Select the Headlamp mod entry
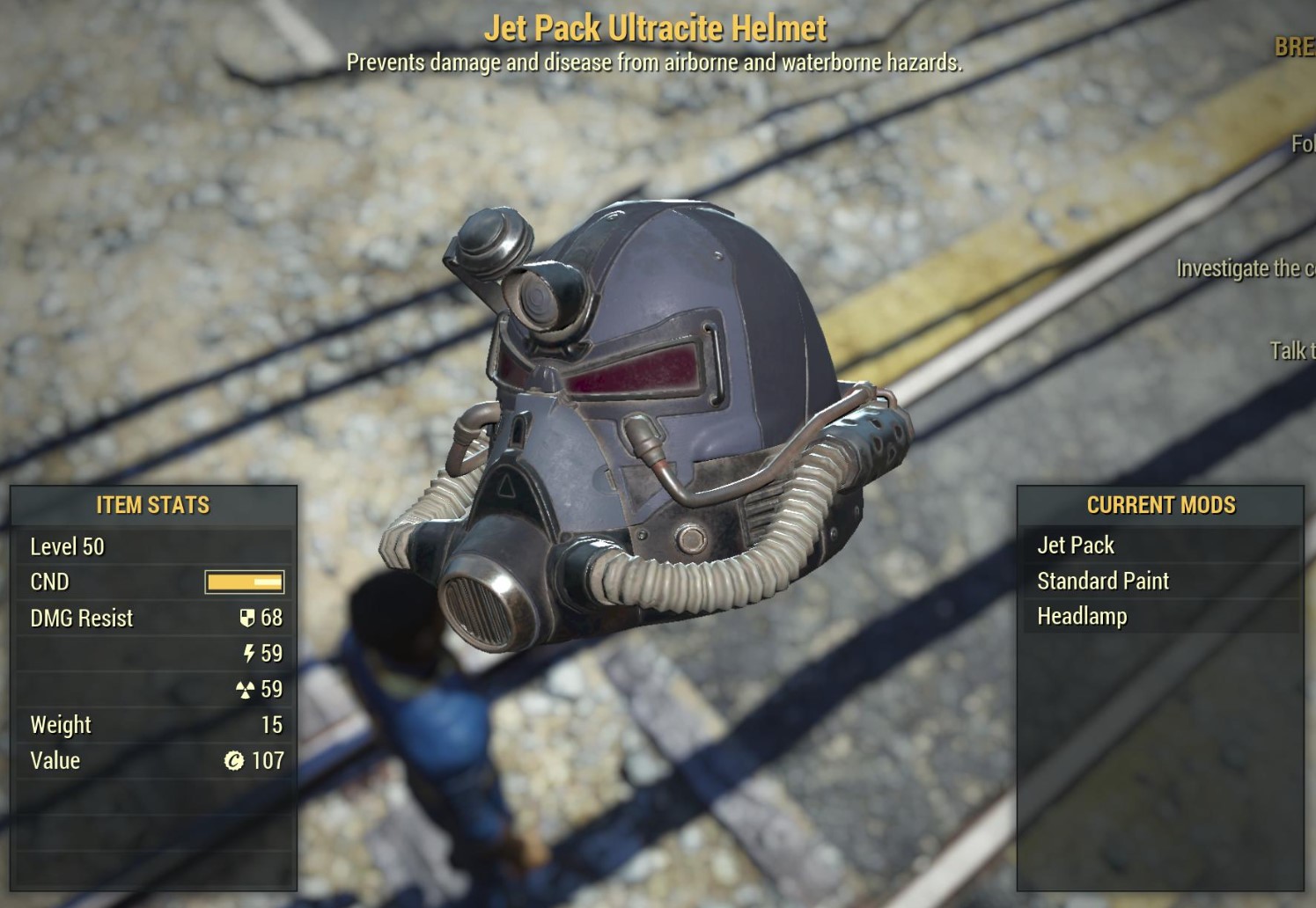This screenshot has height=908, width=1316. click(1082, 616)
